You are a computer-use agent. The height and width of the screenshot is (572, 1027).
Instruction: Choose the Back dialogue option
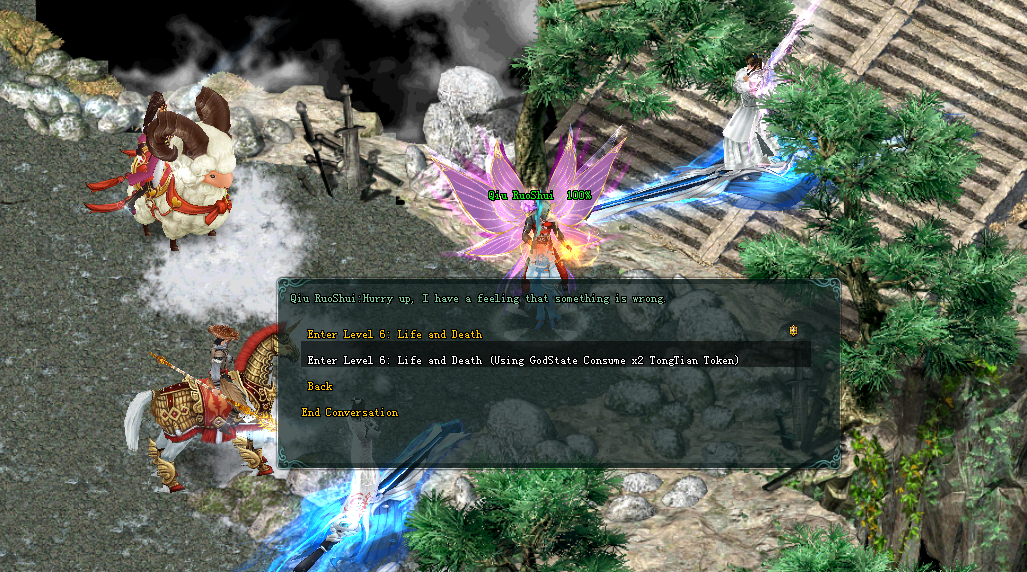(x=320, y=386)
